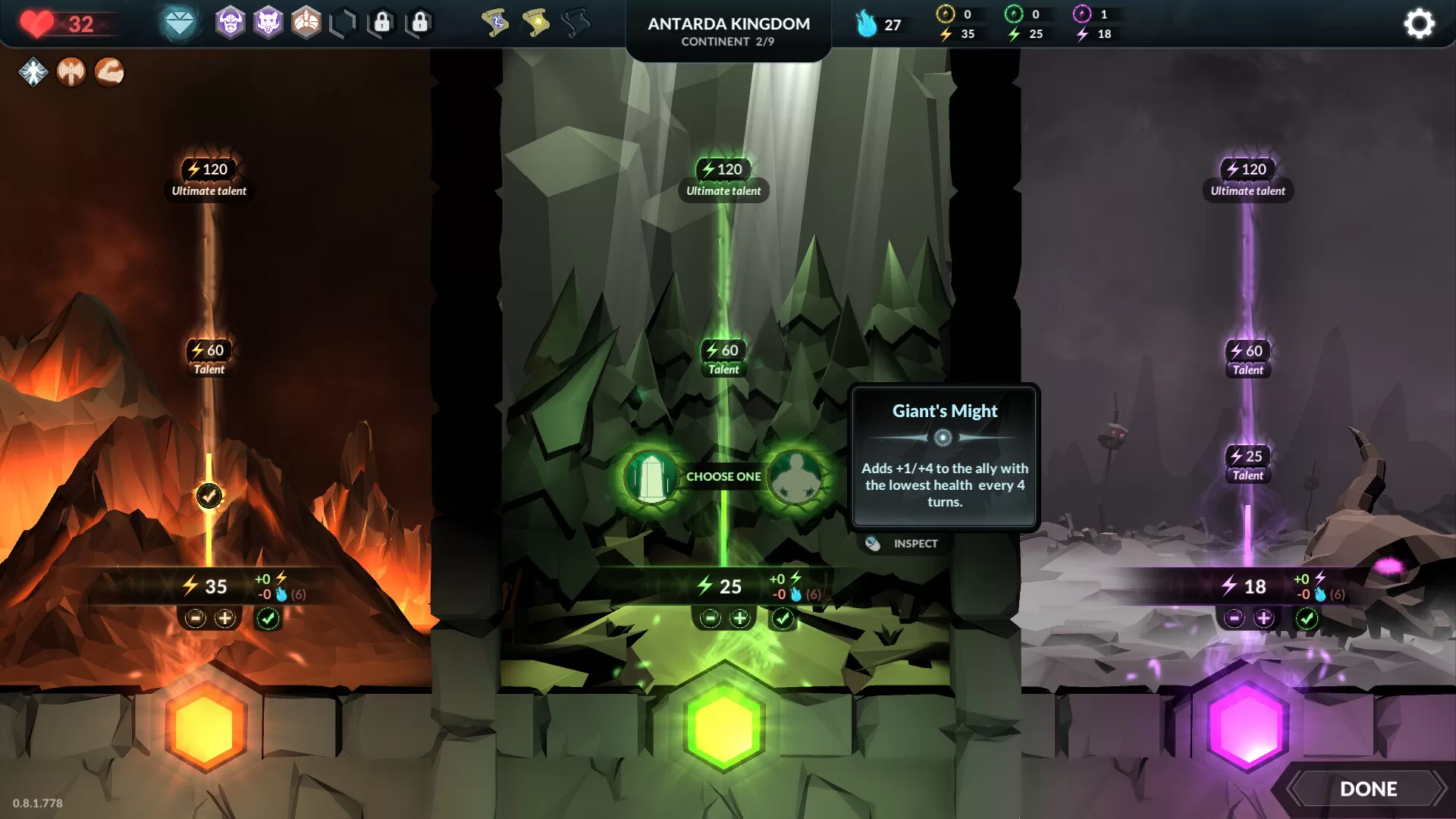The height and width of the screenshot is (819, 1456).
Task: Select the green nature hexagon gem
Action: [723, 726]
